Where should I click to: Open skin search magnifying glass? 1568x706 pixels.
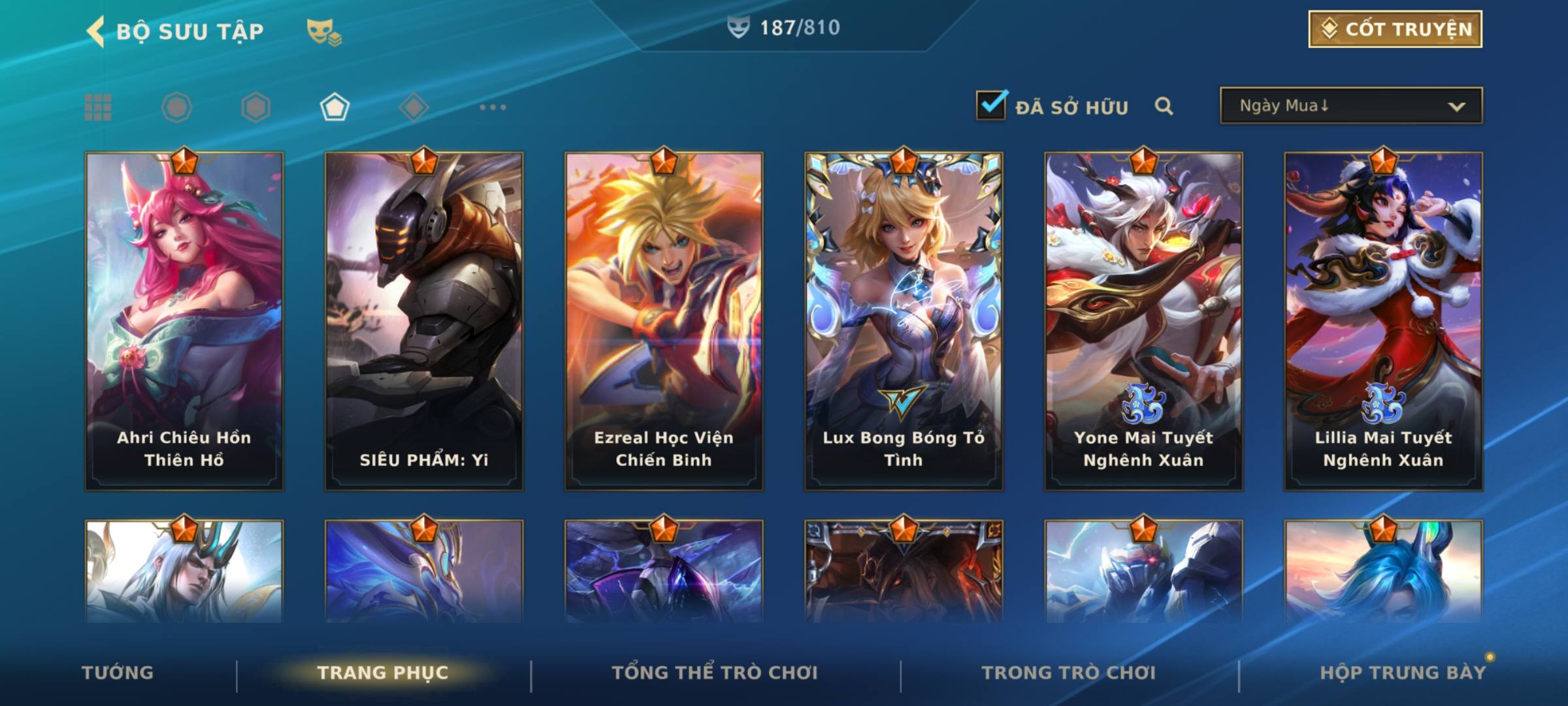(1164, 106)
